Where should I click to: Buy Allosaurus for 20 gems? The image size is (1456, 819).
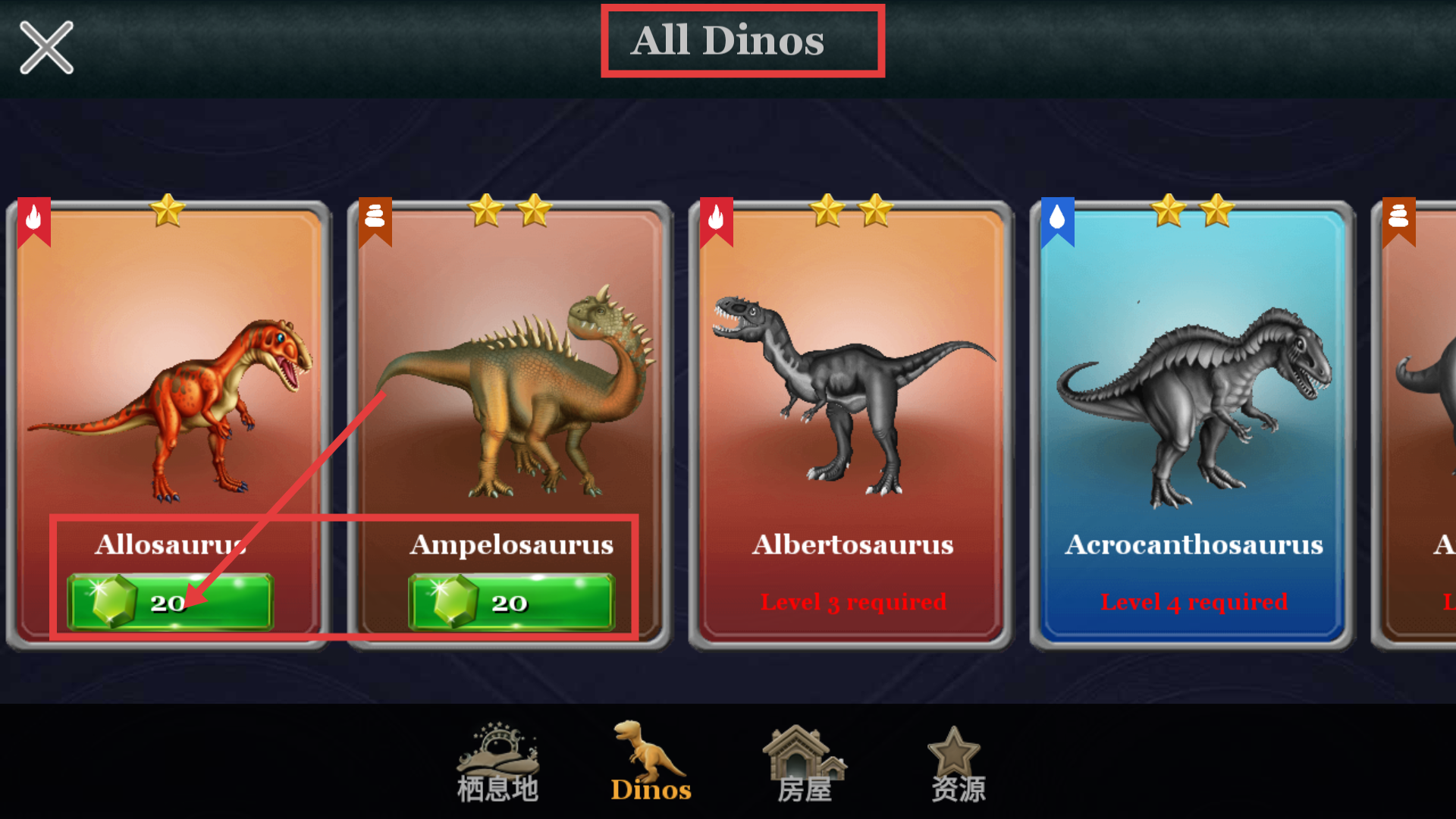(170, 602)
